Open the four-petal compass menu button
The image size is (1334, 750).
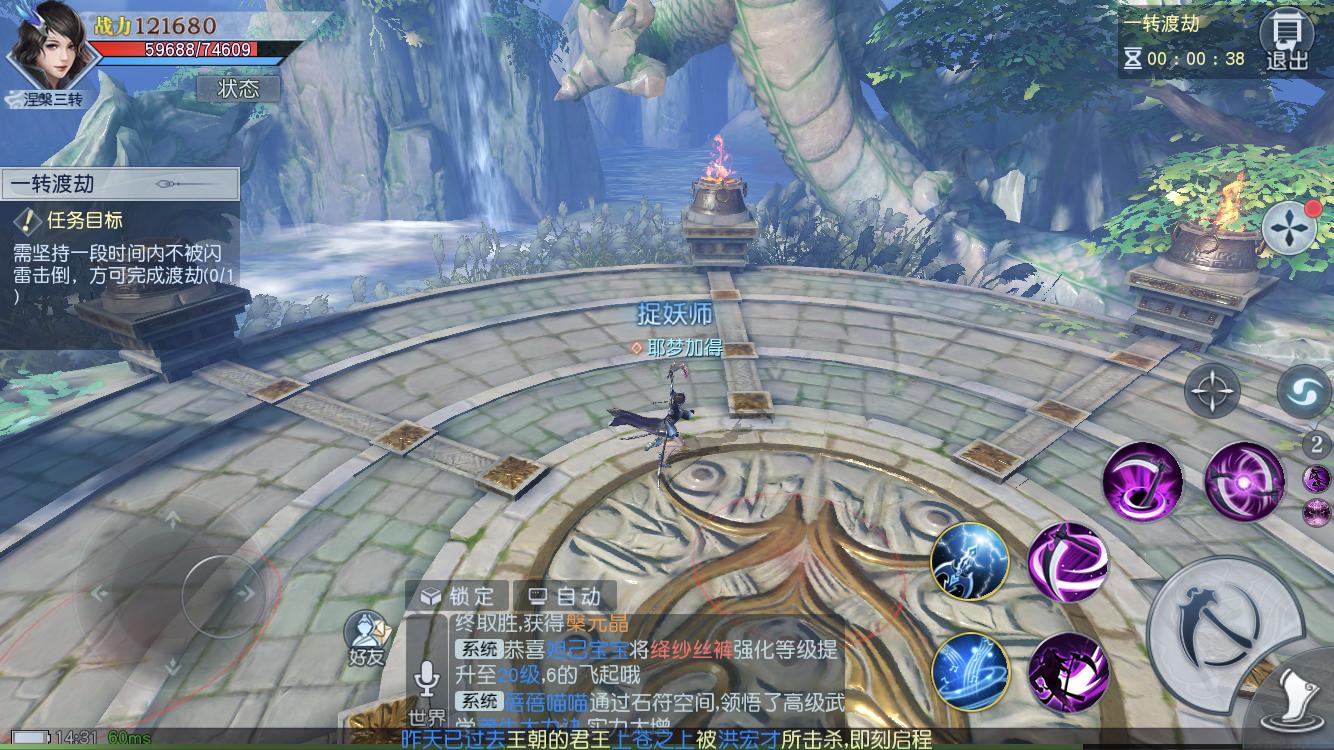pos(1290,228)
